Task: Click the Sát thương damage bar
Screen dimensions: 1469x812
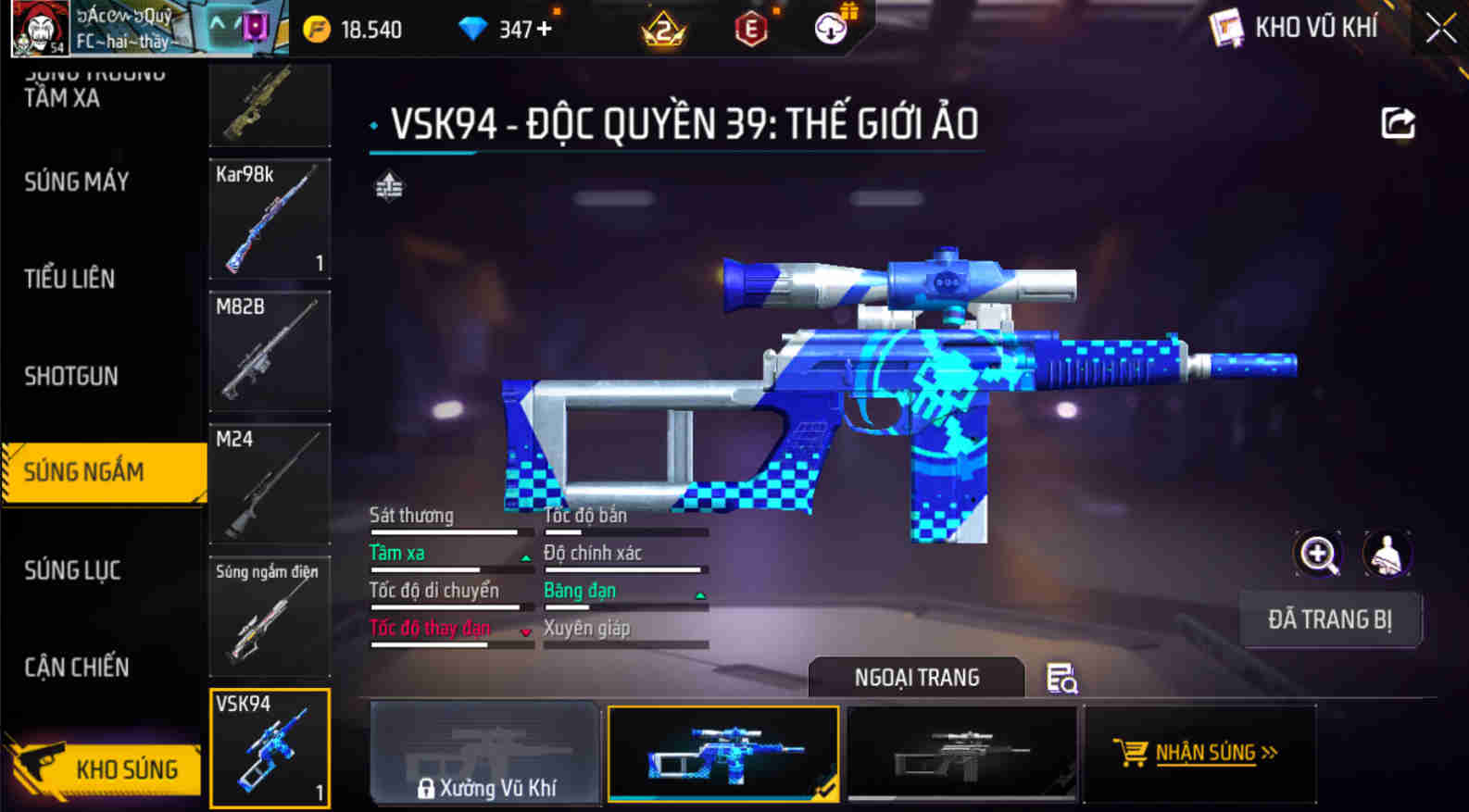Action: (x=445, y=532)
